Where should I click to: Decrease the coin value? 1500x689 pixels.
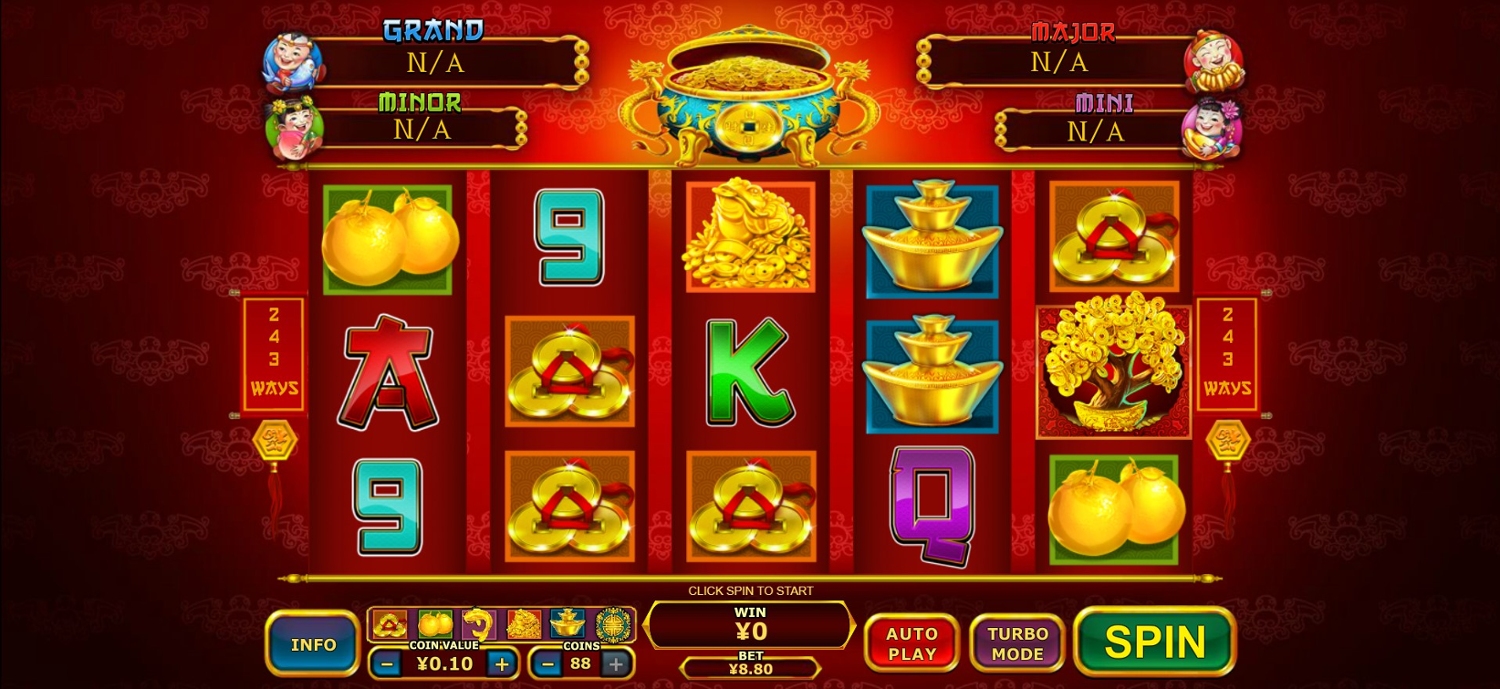coord(386,663)
